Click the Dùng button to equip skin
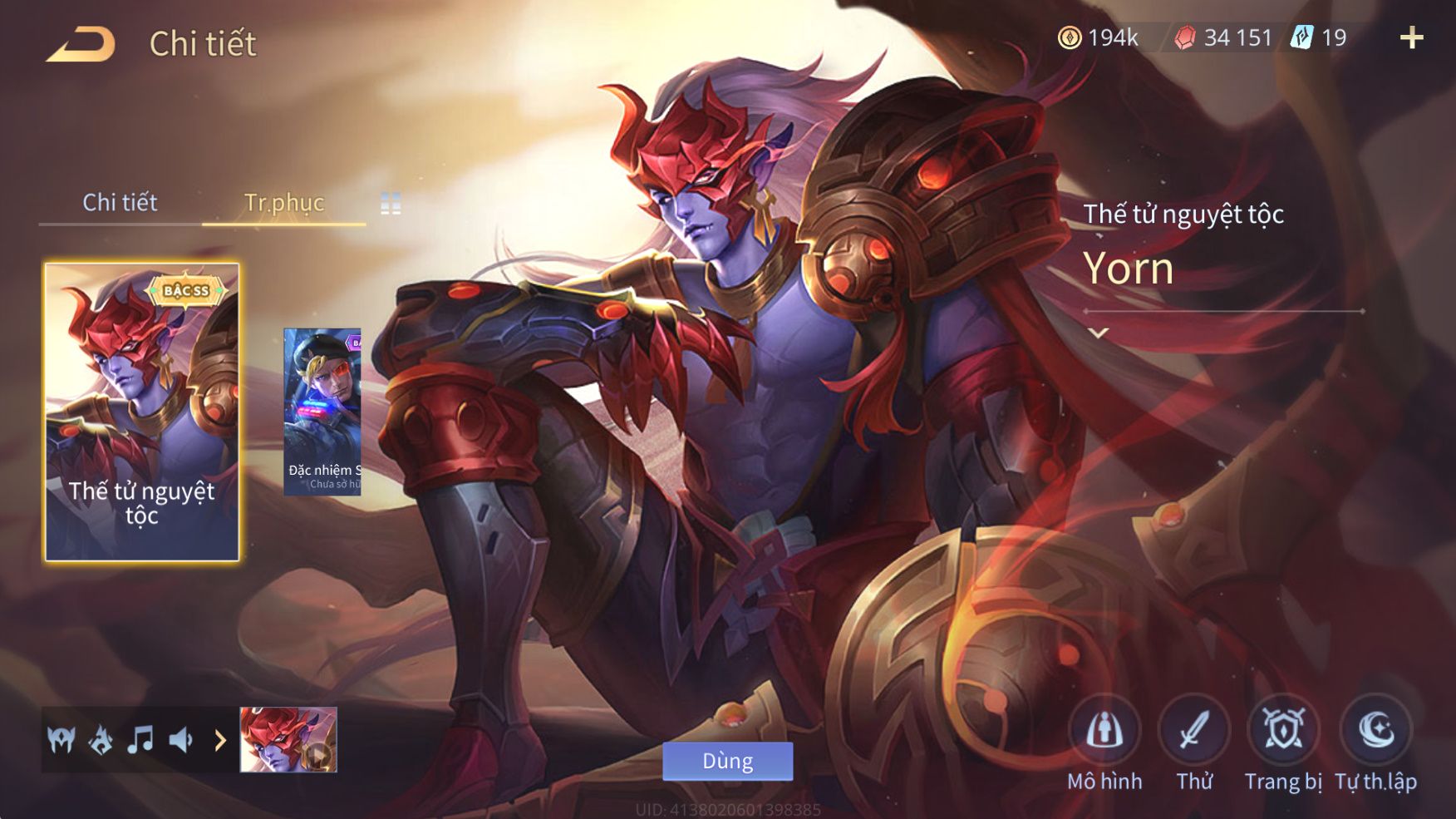 click(x=727, y=761)
